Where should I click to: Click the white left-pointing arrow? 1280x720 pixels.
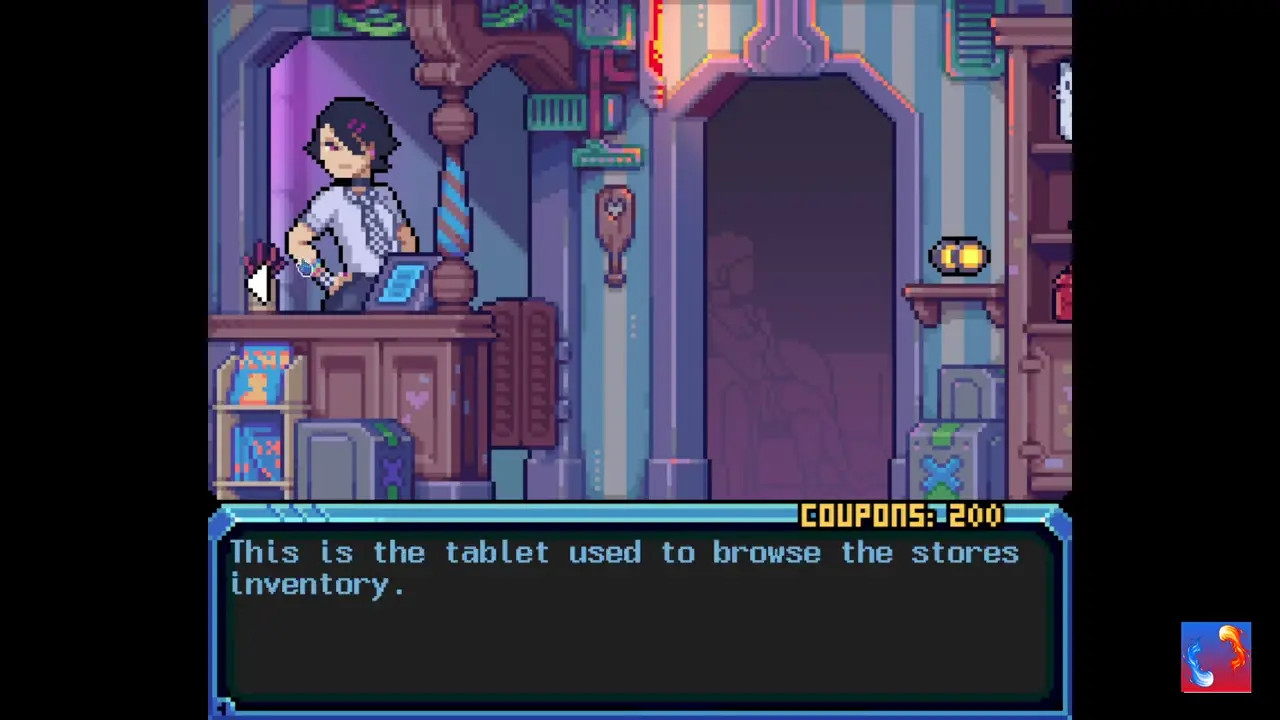pyautogui.click(x=258, y=284)
